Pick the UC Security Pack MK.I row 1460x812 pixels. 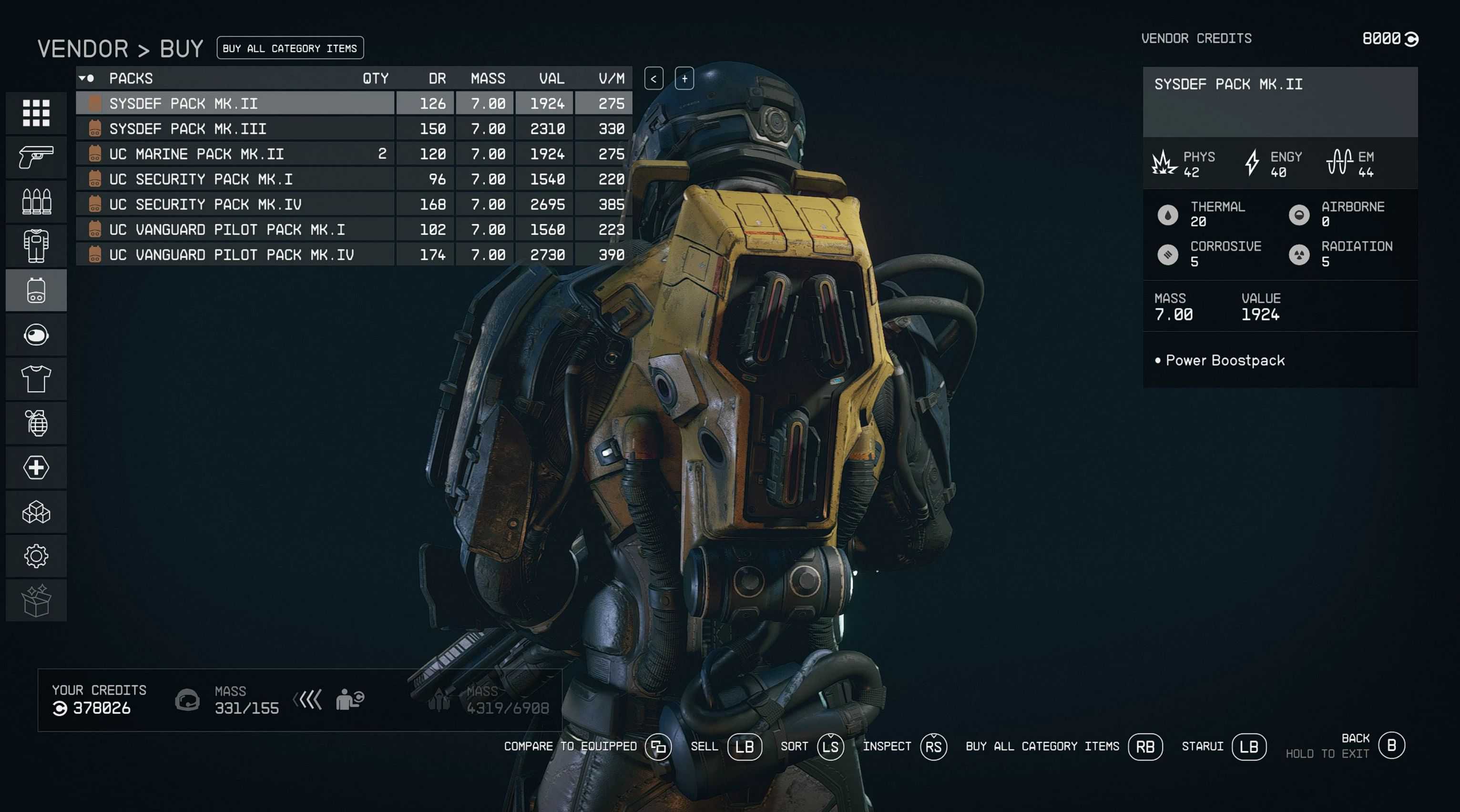(x=235, y=180)
